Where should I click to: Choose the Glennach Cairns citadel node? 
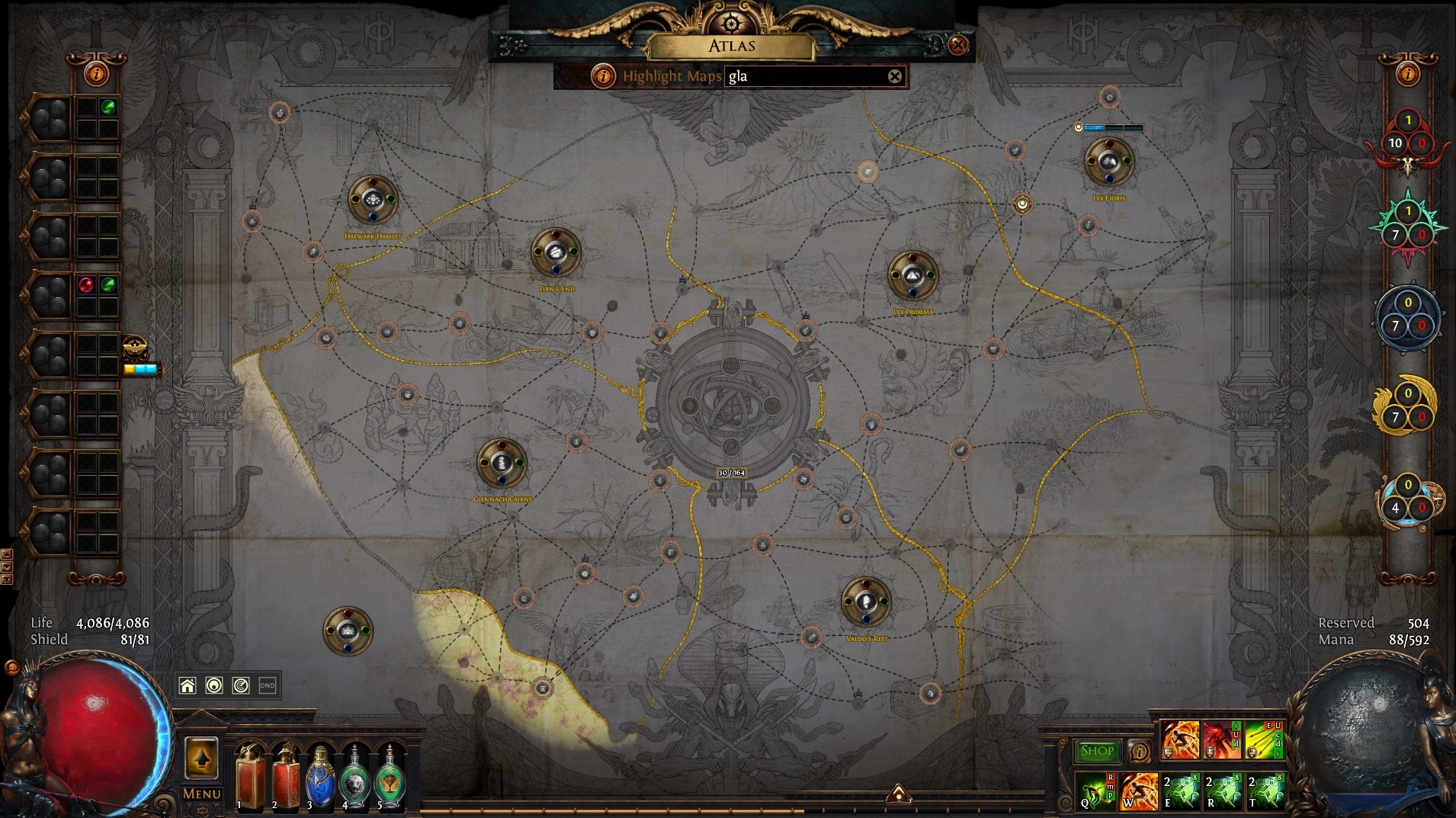coord(502,463)
